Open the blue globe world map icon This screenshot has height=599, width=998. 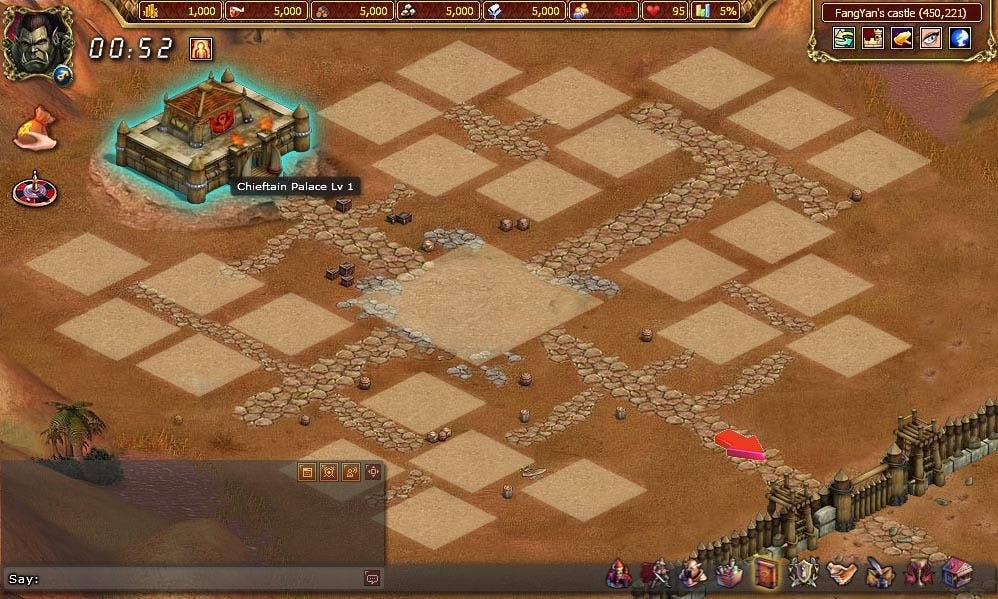pos(959,38)
